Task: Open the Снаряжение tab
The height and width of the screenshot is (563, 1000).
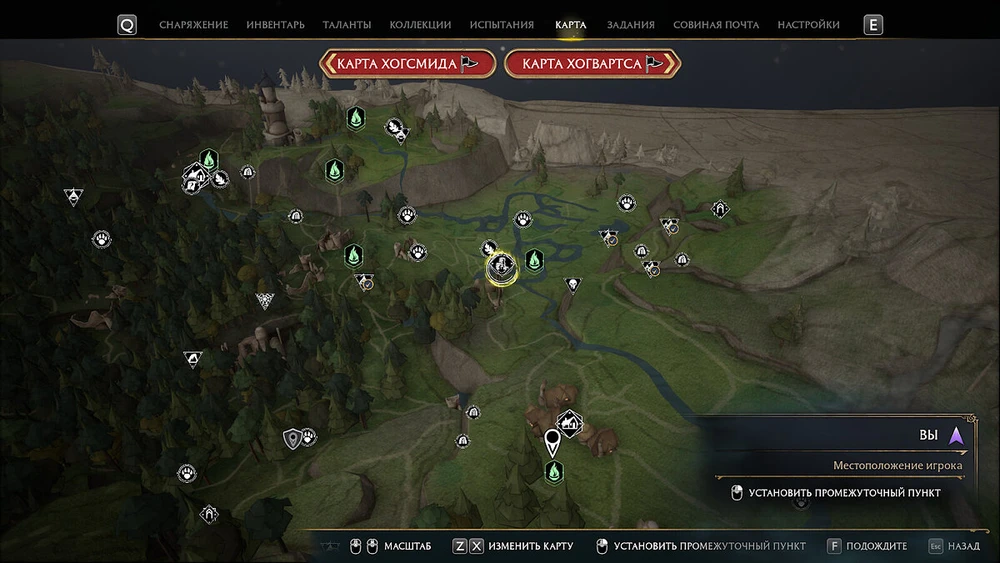Action: 193,25
